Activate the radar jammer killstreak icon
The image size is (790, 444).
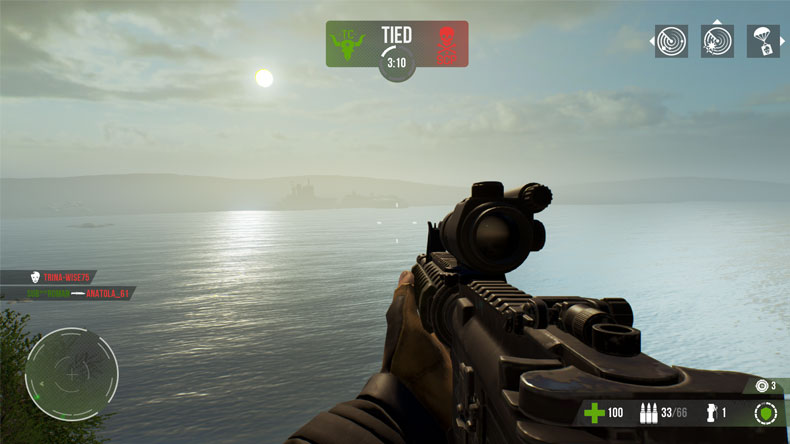click(x=717, y=41)
